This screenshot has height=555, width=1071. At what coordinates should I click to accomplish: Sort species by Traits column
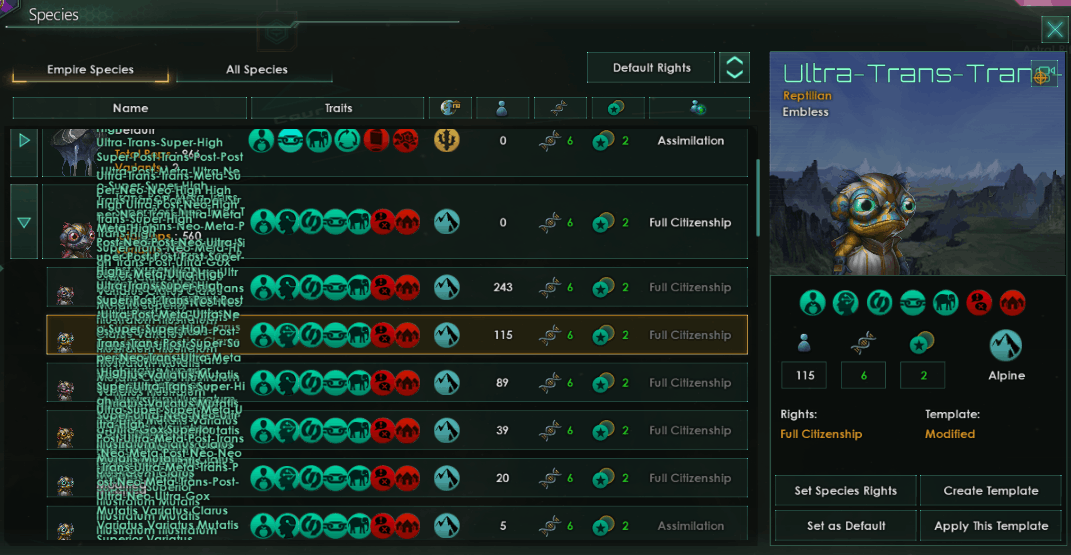[x=338, y=108]
